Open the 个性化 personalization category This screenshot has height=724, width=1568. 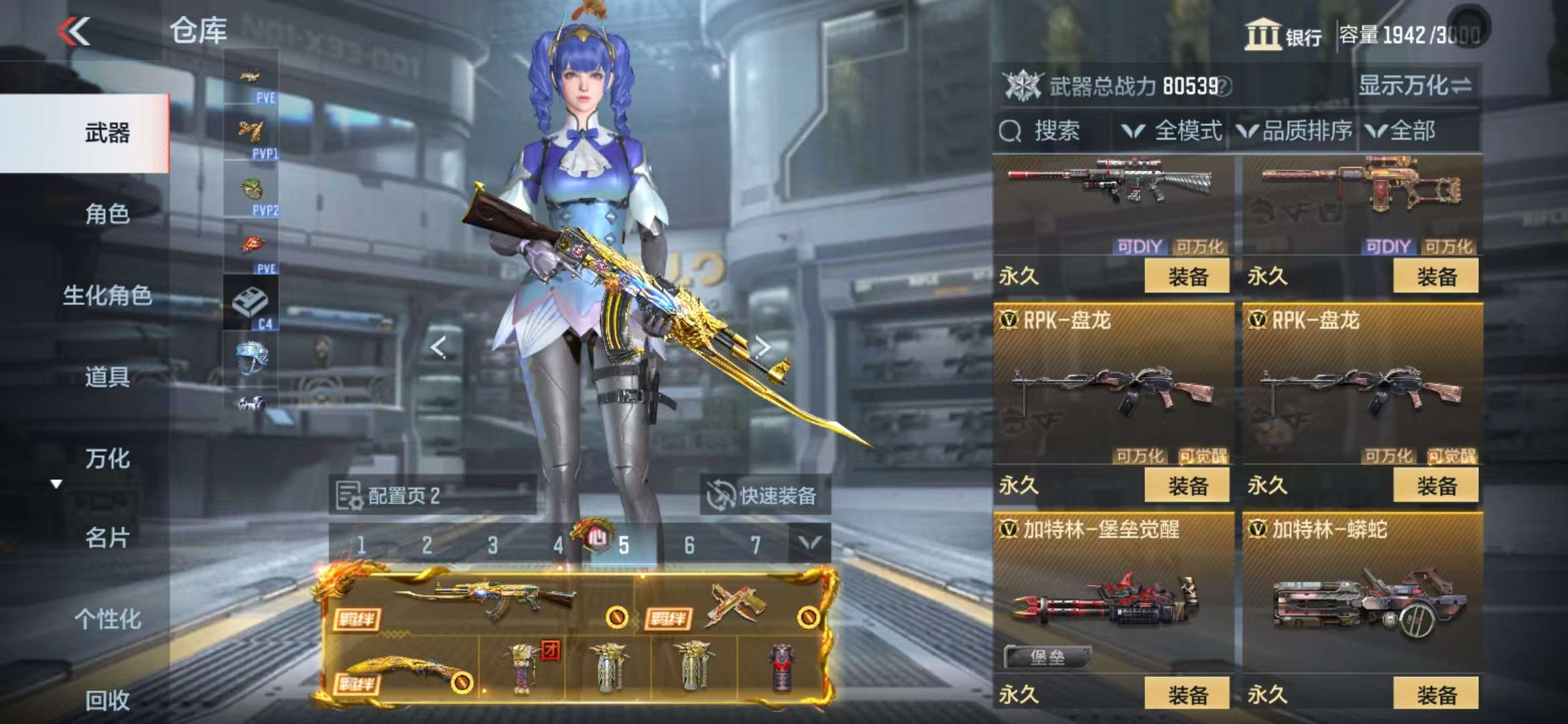[x=107, y=619]
